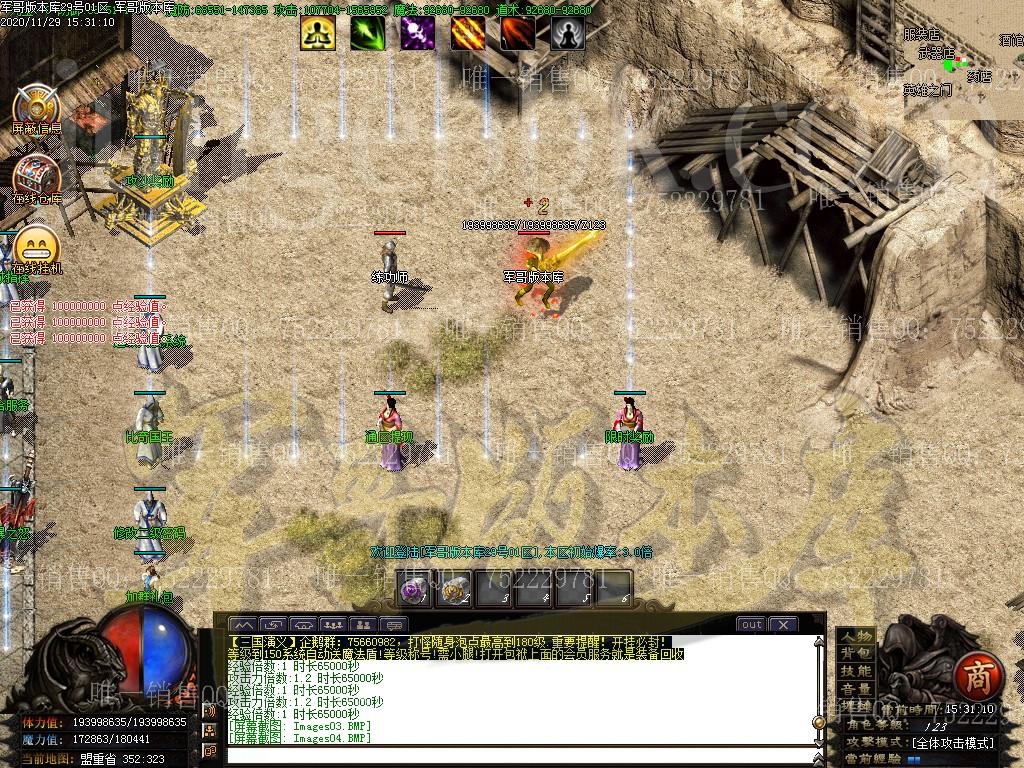1024x768 pixels.
Task: Click the chat text input field
Action: pos(520,753)
